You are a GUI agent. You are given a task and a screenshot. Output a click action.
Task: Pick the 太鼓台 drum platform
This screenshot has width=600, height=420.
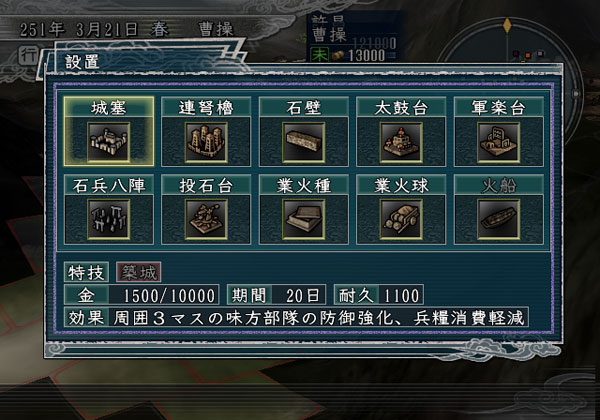click(x=401, y=131)
